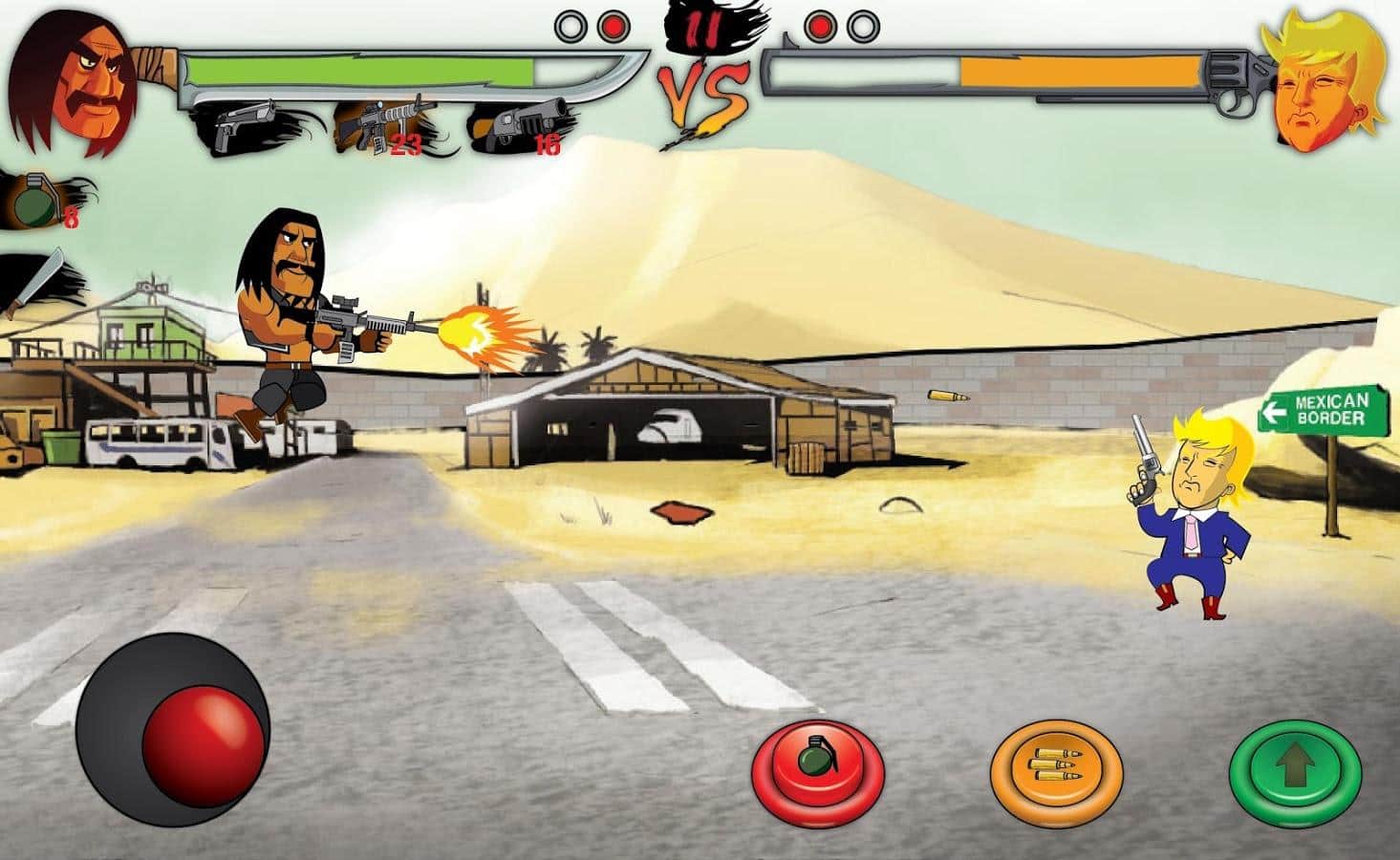Screen dimensions: 1400x860
Task: Fire using the orange bullets button
Action: click(1056, 768)
